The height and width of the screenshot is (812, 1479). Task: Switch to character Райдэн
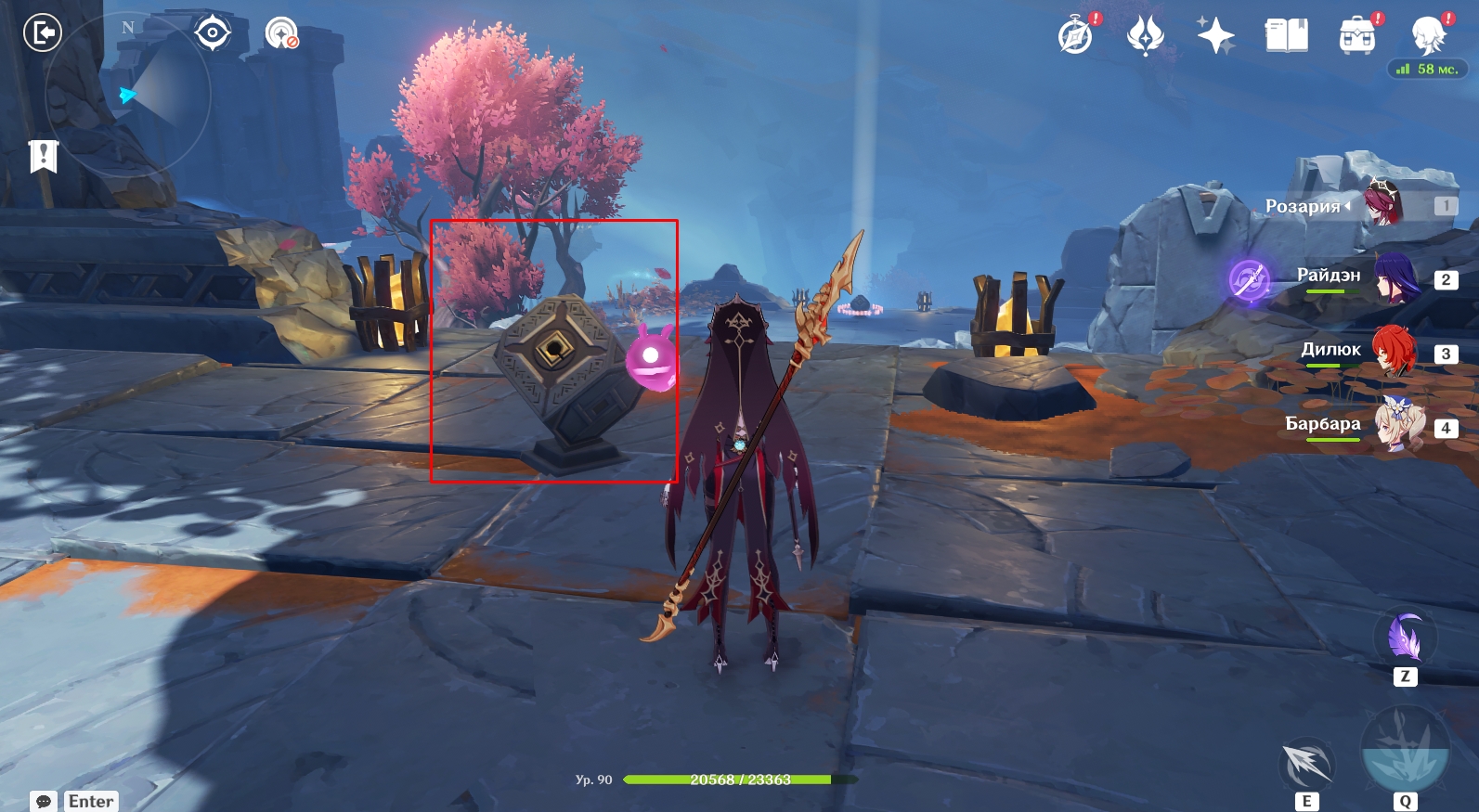pos(1393,277)
